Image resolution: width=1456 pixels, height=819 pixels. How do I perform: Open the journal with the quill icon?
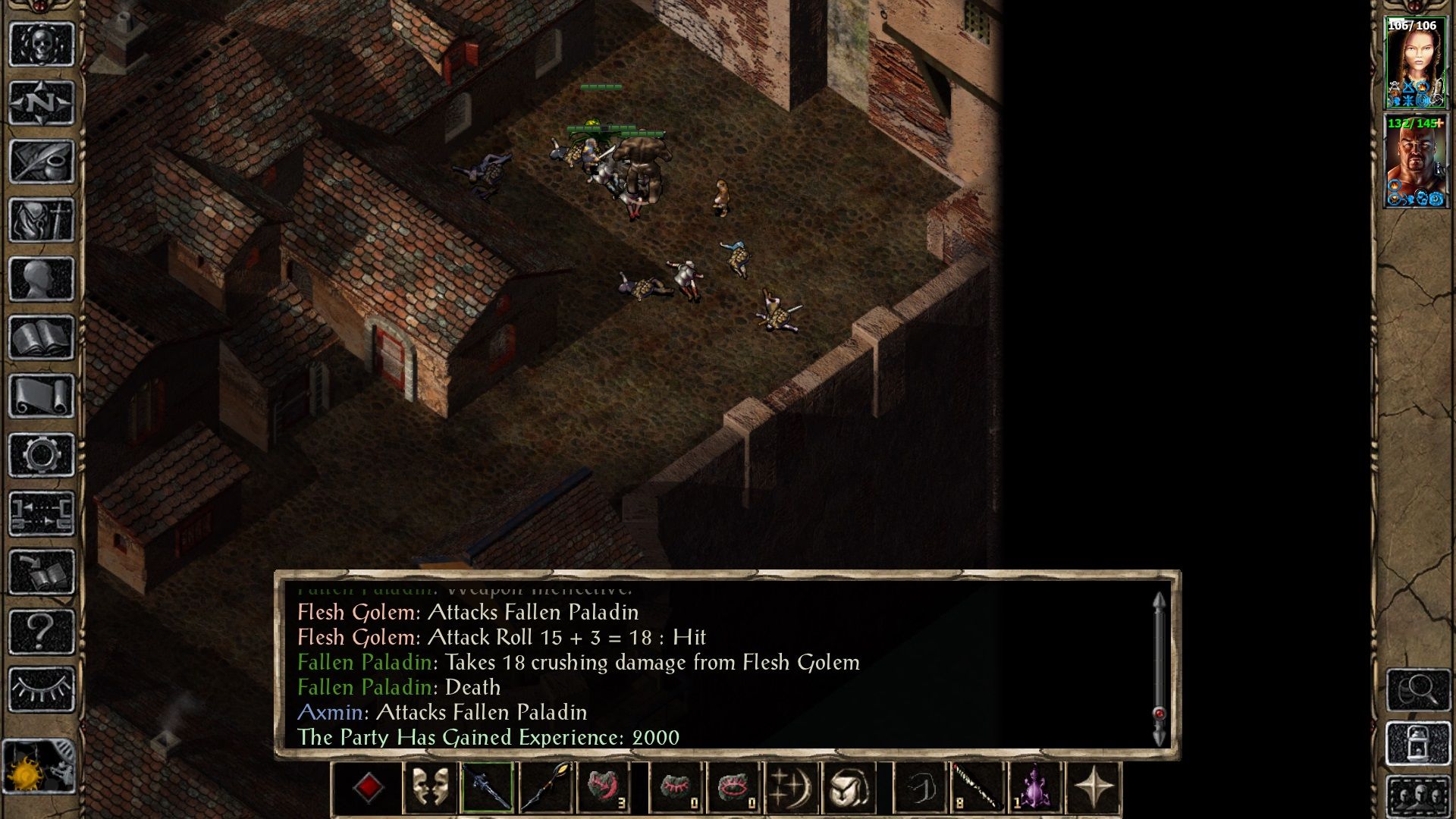[42, 161]
